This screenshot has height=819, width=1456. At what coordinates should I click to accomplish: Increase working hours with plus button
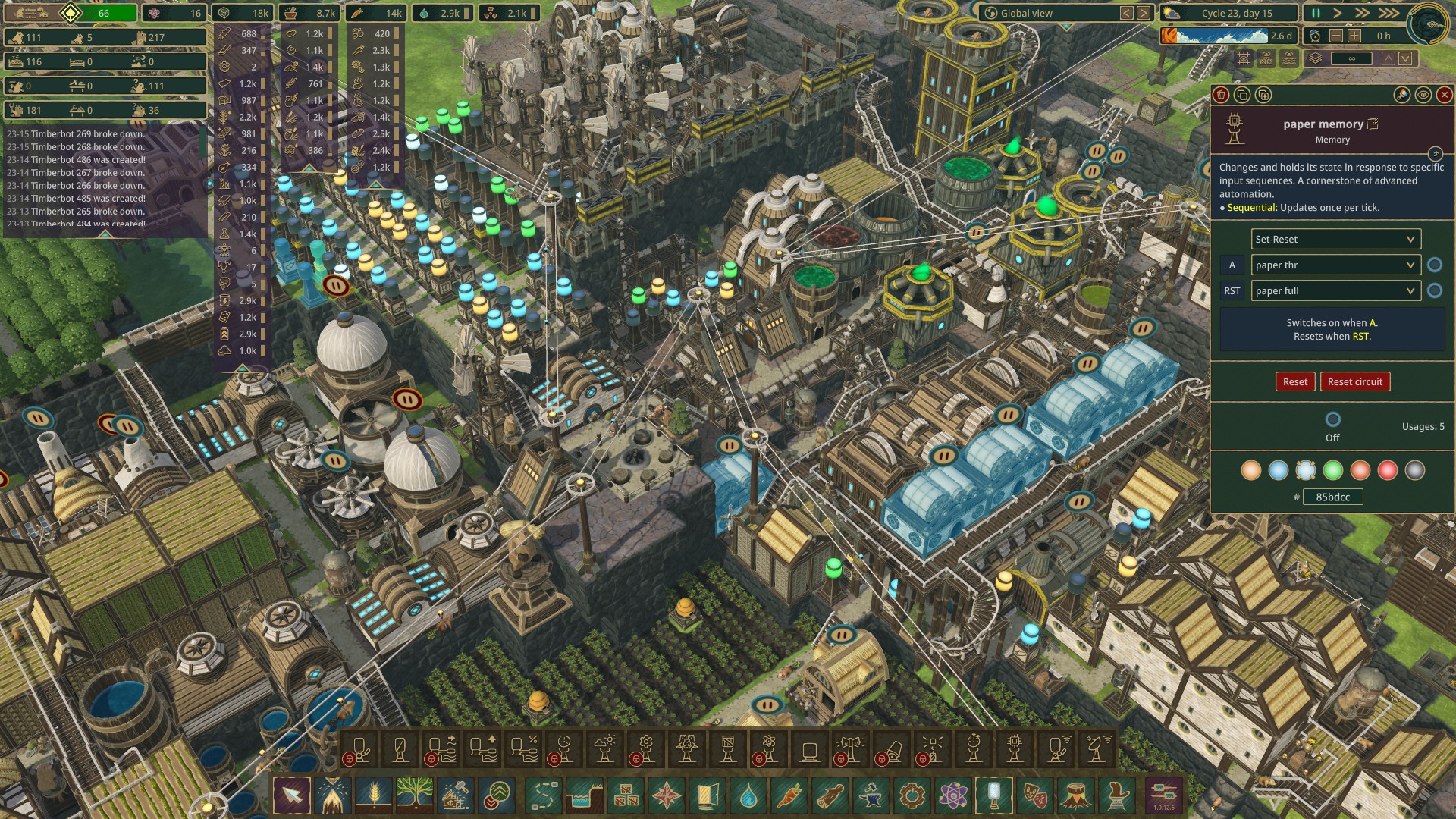[x=1354, y=36]
